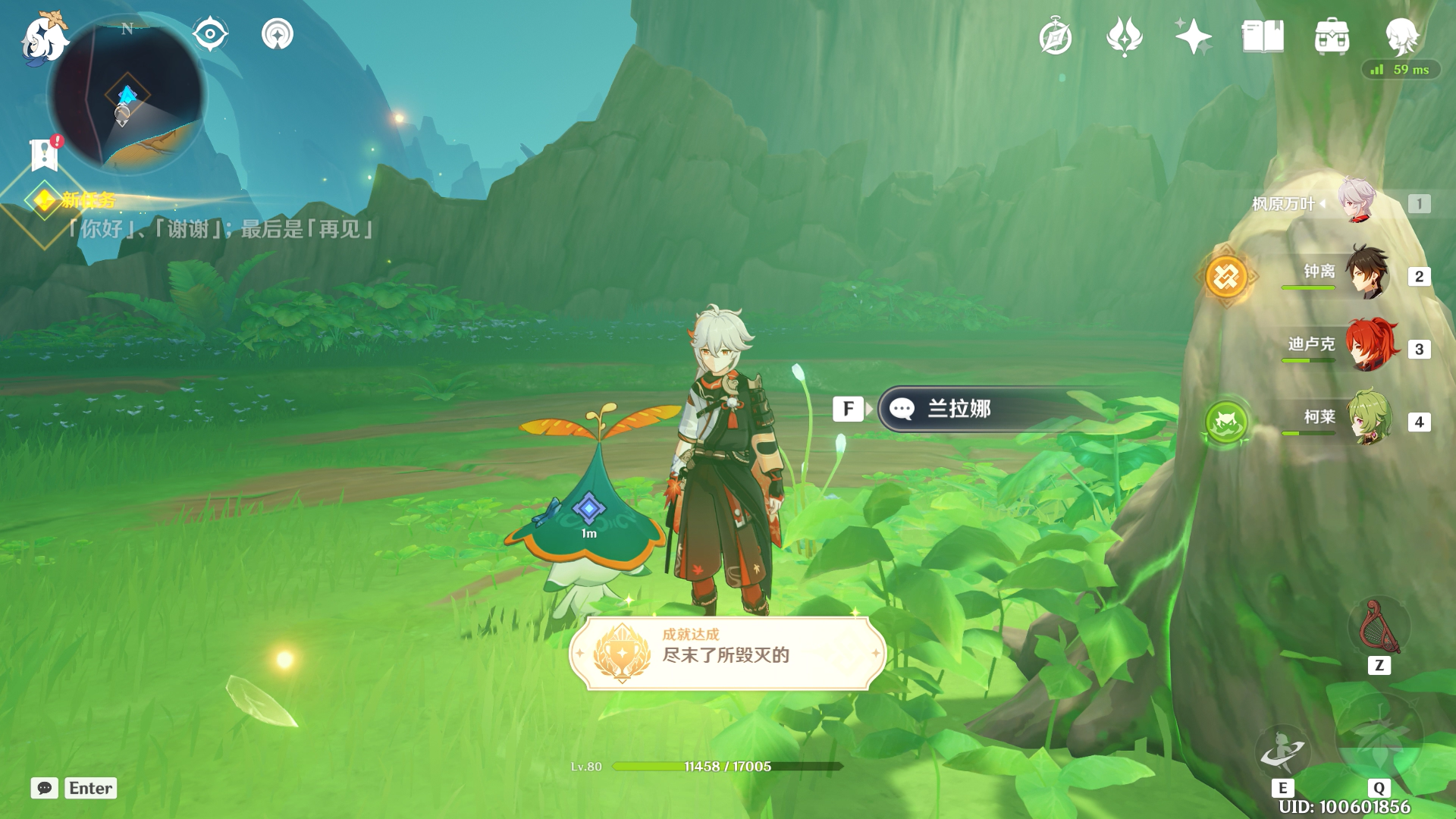Open the adventure compass icon
1456x819 pixels.
1055,37
